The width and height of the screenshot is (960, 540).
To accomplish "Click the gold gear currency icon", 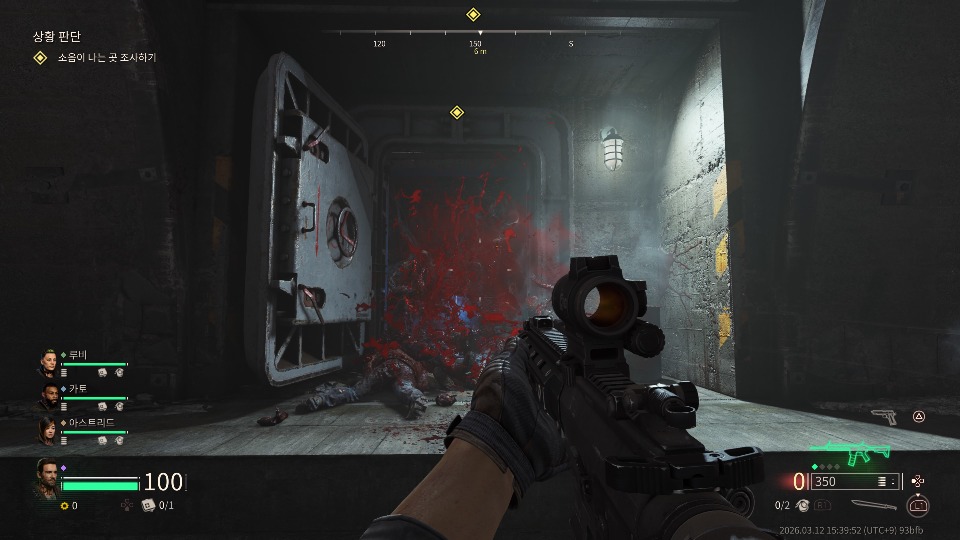I will tap(65, 505).
